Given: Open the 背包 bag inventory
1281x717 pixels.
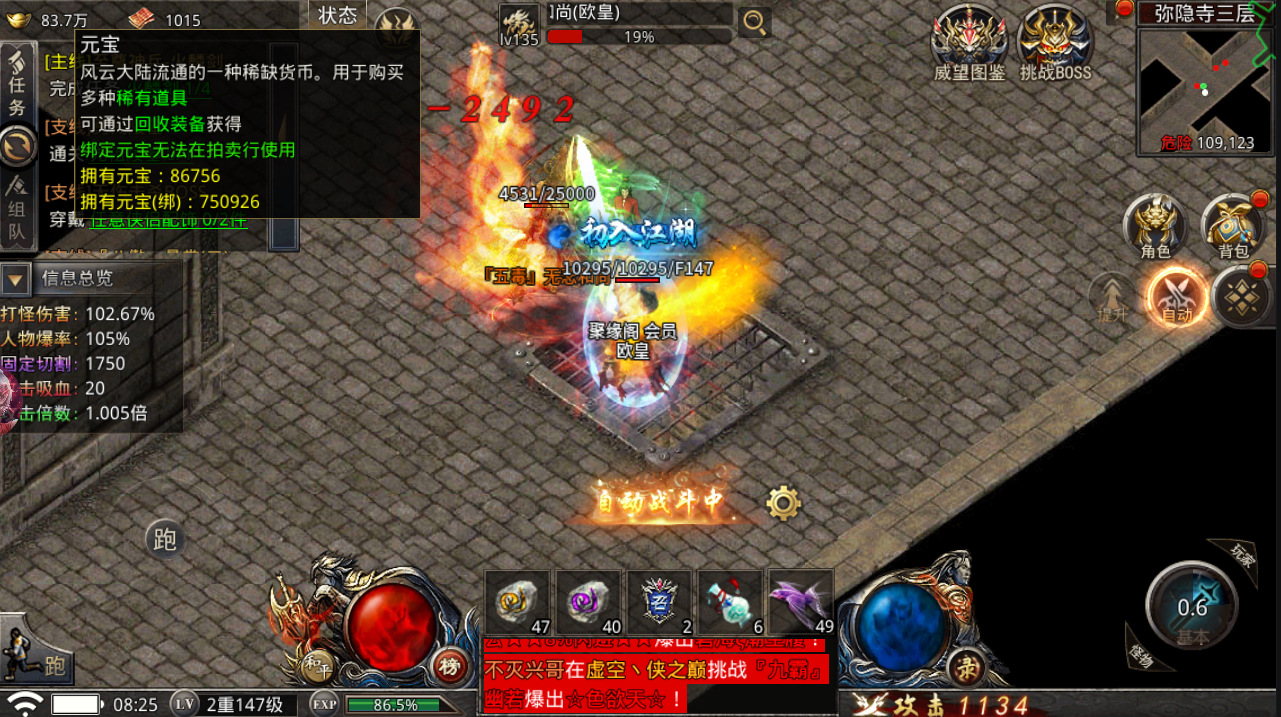Looking at the screenshot, I should [1233, 226].
